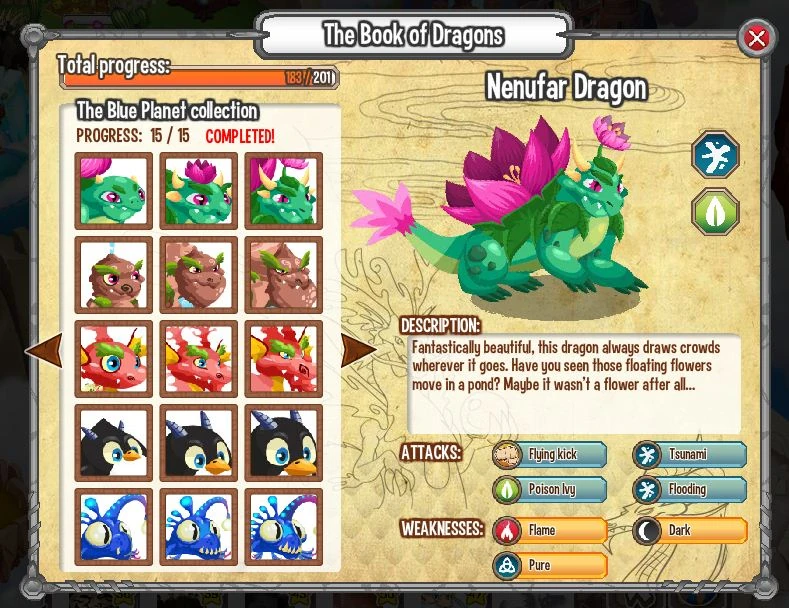Choose the baby brown mud dragon thumbnail
The height and width of the screenshot is (608, 789).
tap(114, 275)
